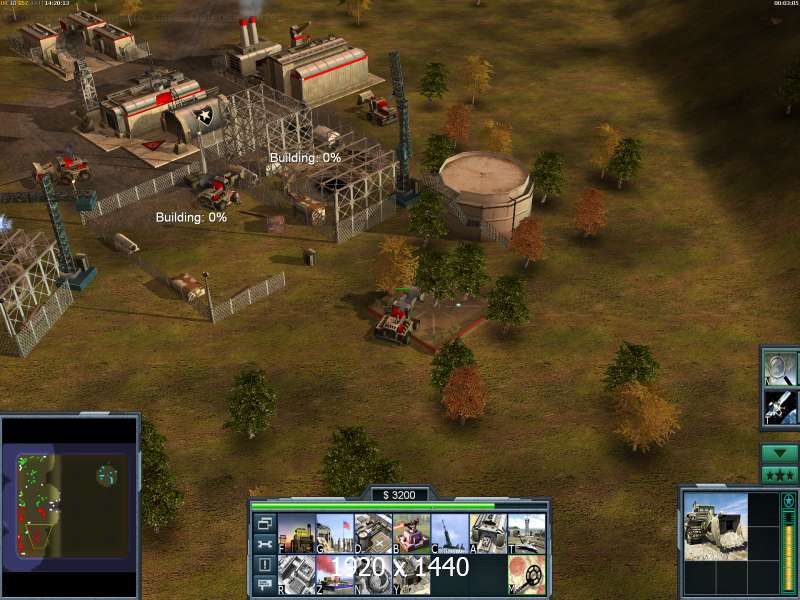800x600 pixels.
Task: Select the build icon labeled R
Action: pyautogui.click(x=297, y=574)
